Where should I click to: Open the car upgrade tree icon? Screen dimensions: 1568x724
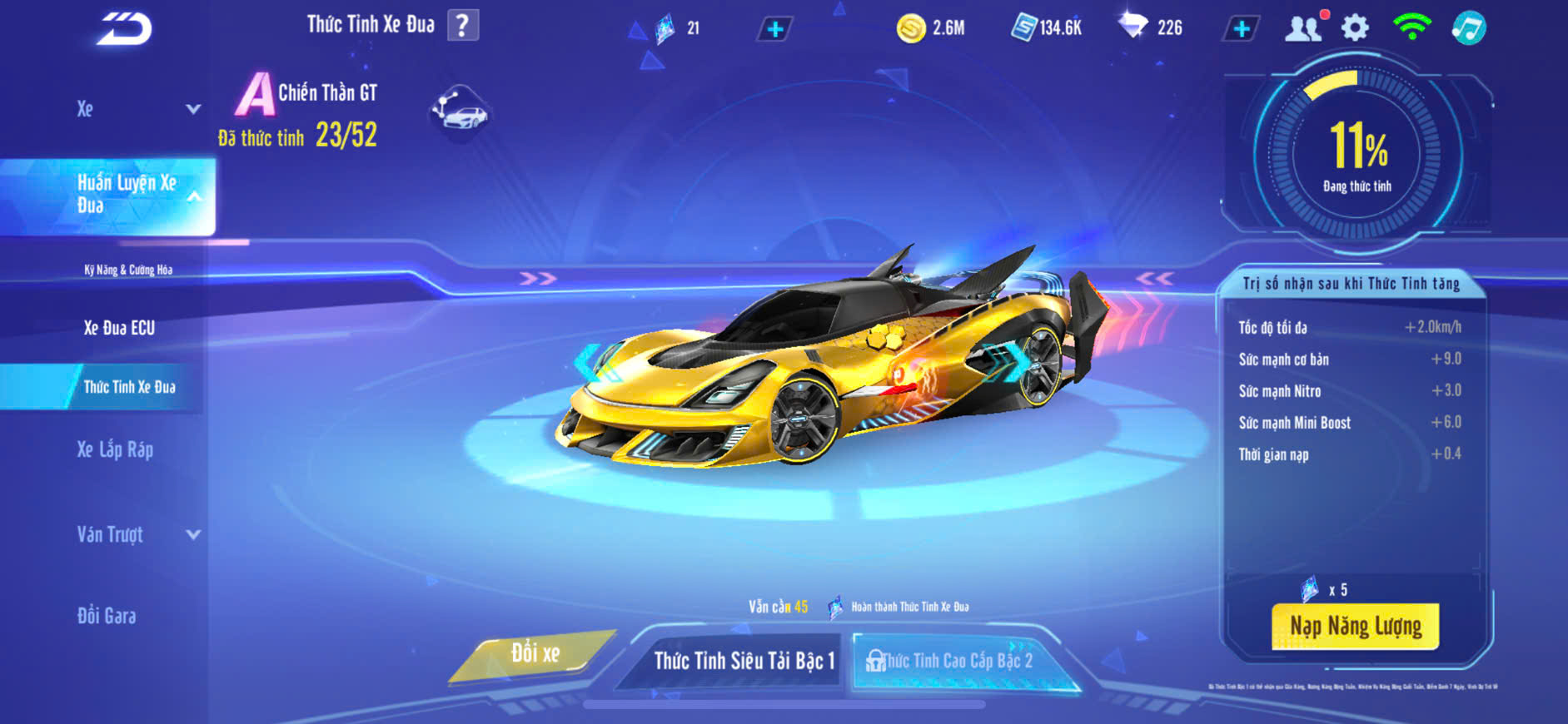pos(460,112)
